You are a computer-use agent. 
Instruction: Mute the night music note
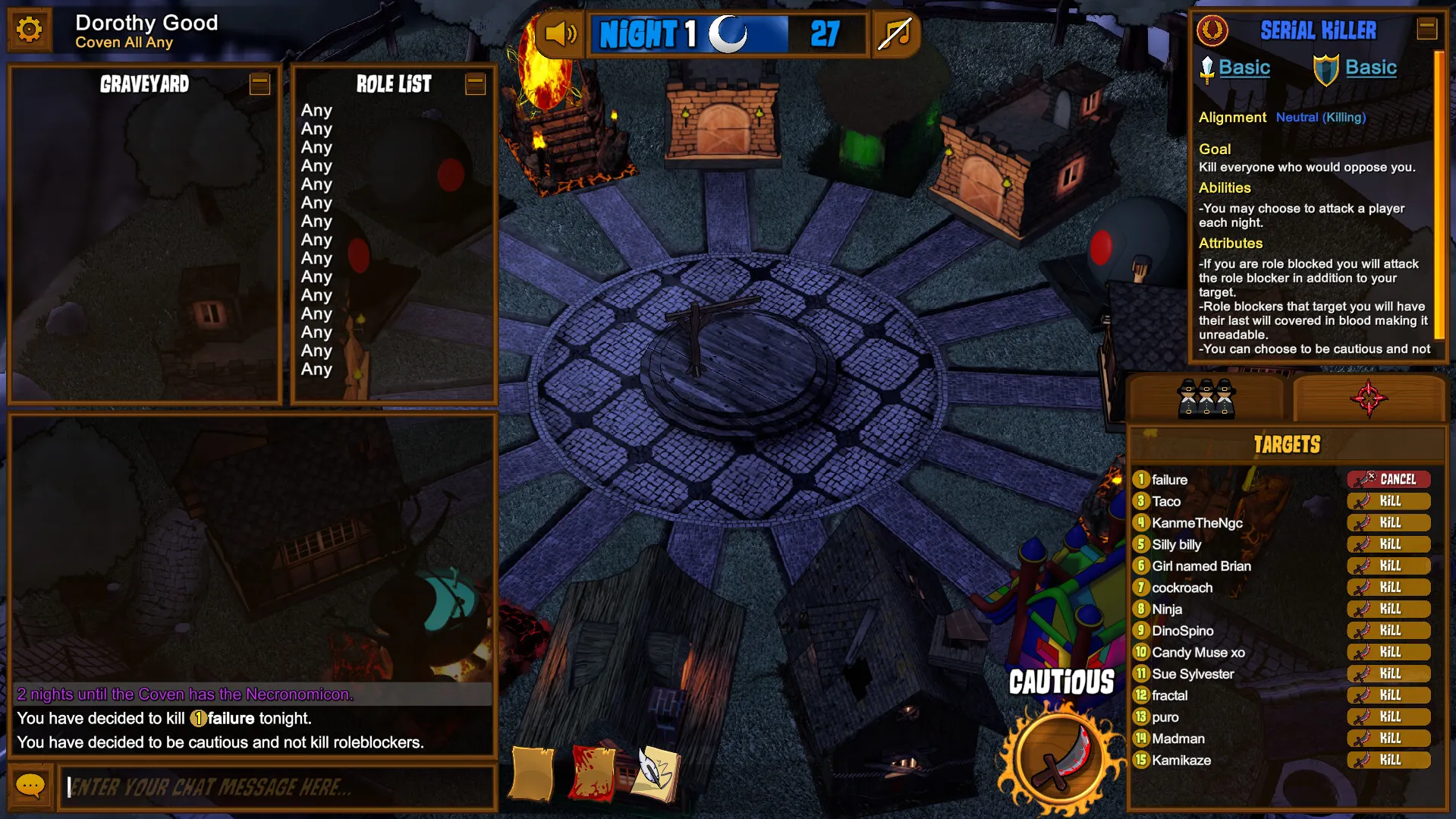pos(895,33)
